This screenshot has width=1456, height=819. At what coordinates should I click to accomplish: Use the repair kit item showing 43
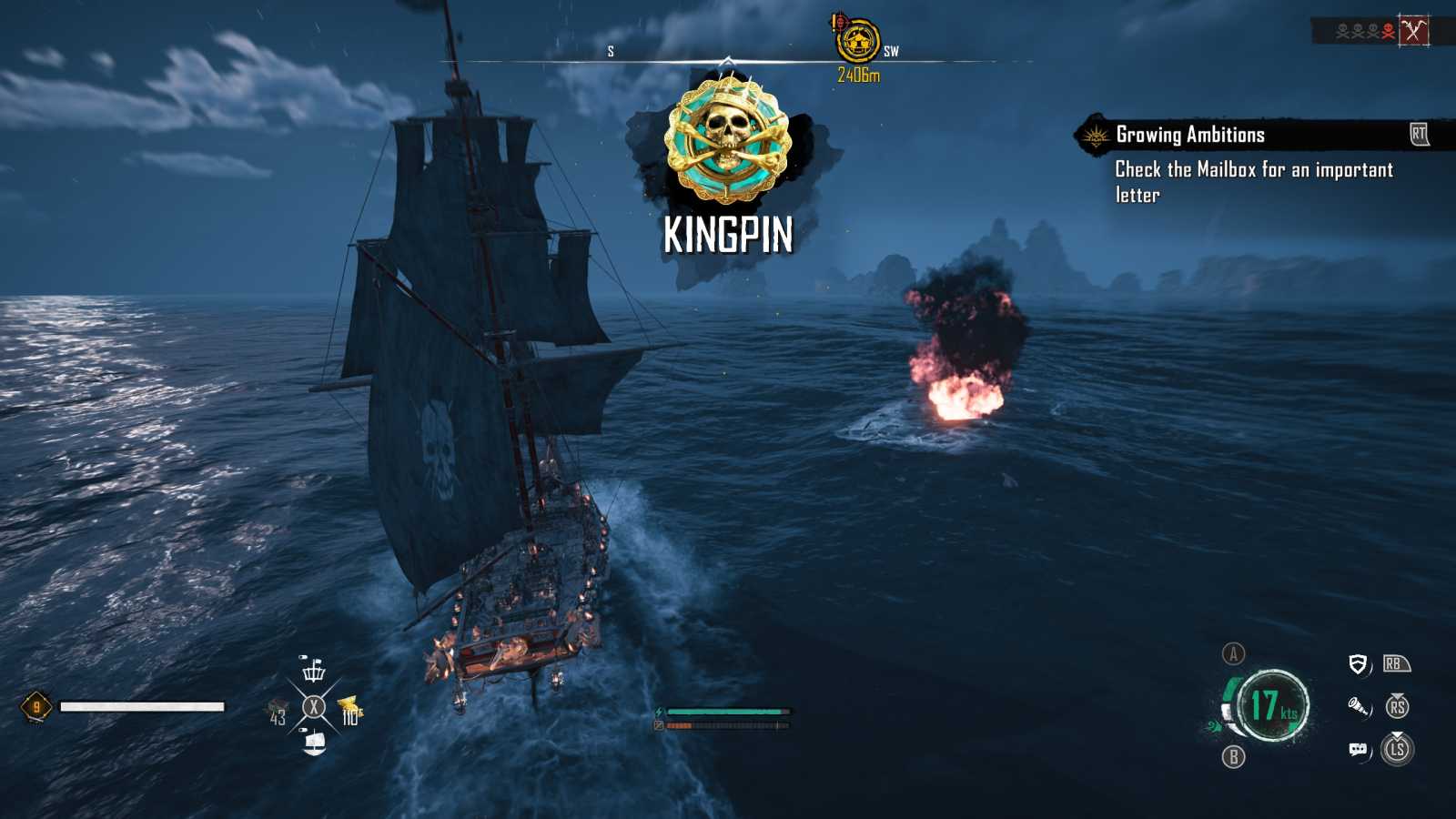(278, 712)
